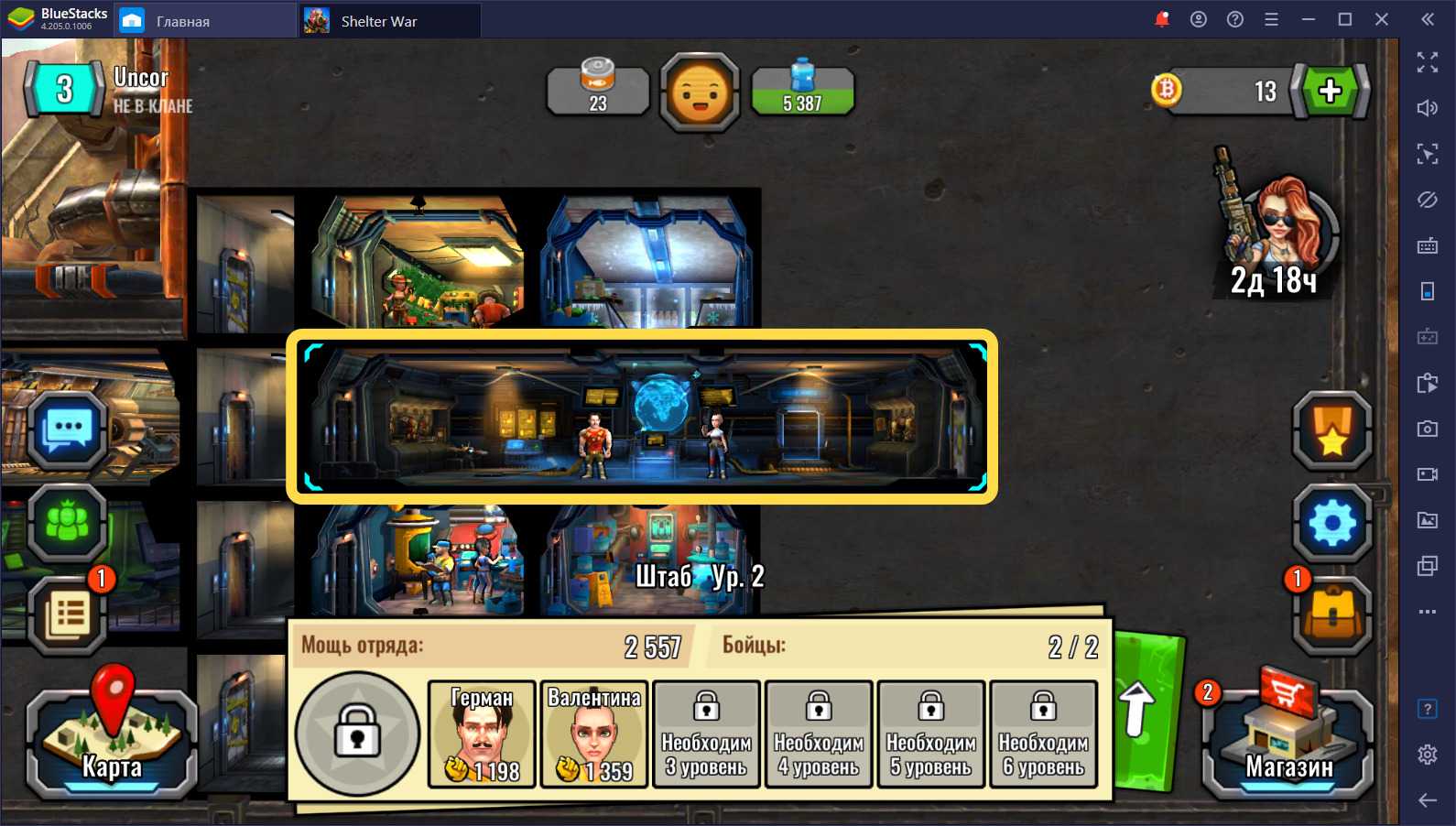Select fighter card Герман
1456x826 pixels.
[x=482, y=734]
